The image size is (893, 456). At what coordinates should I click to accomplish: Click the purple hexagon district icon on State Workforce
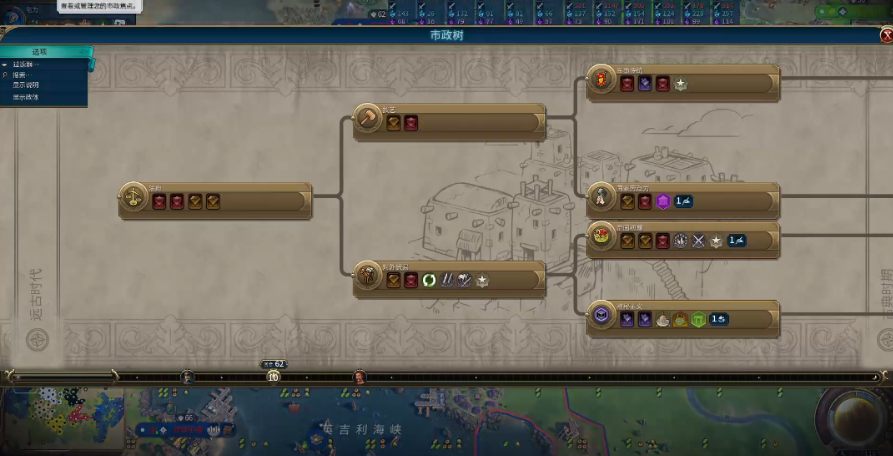coord(662,202)
